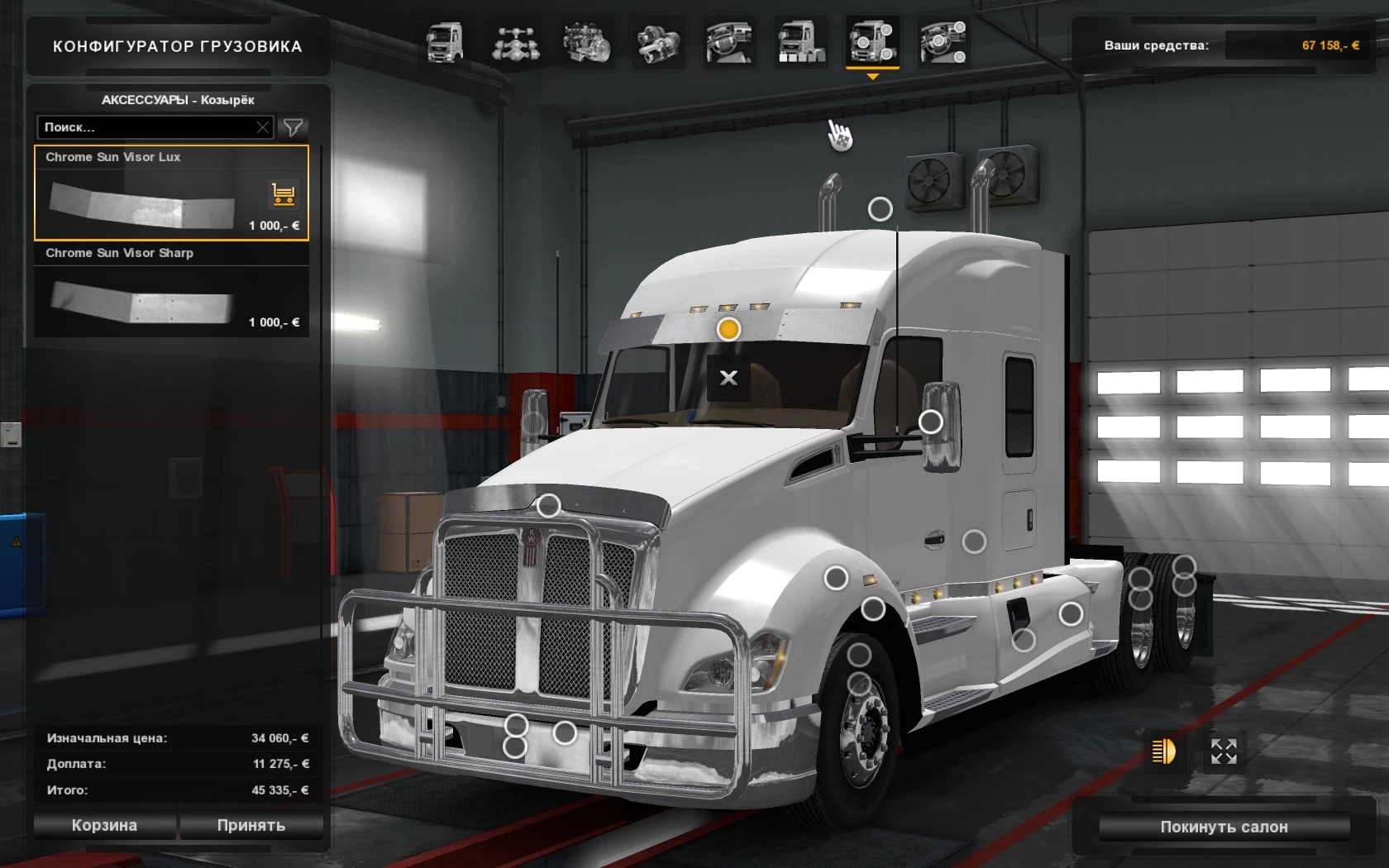Open the truck cabin category tab
Image resolution: width=1389 pixels, height=868 pixels.
pos(444,43)
